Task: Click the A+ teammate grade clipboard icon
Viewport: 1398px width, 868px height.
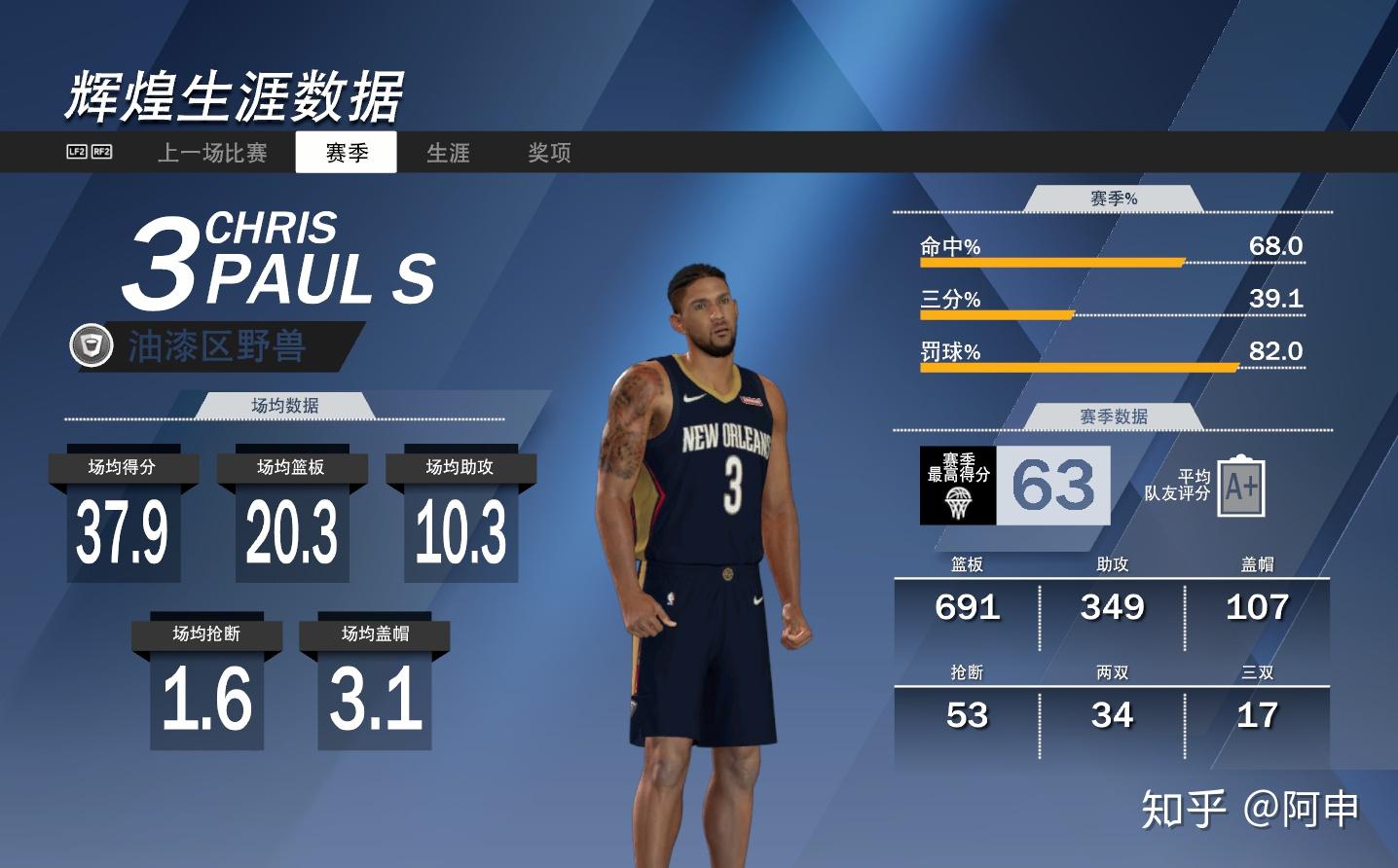Action: pos(1239,486)
